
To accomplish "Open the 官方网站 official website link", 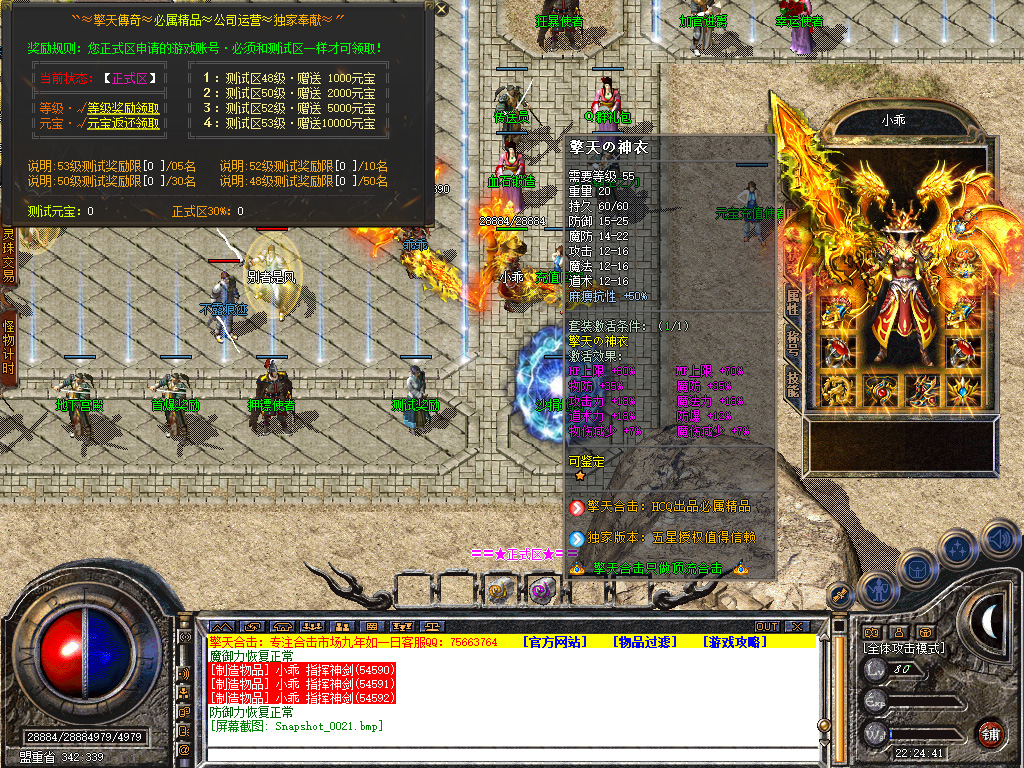I will pyautogui.click(x=554, y=641).
